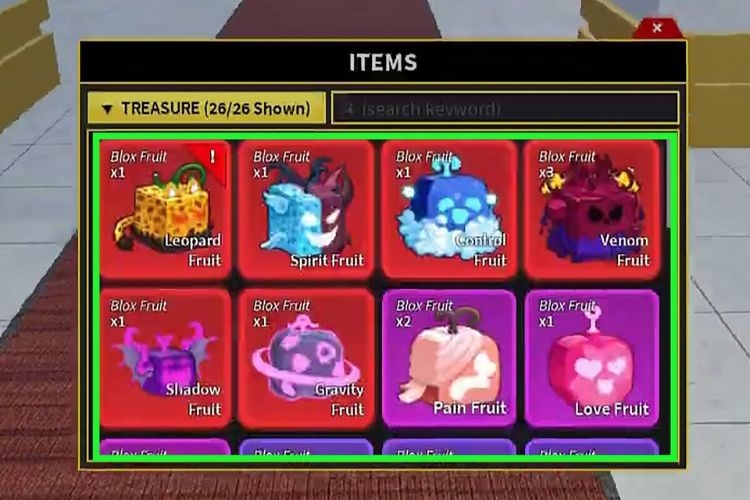Viewport: 750px width, 500px height.
Task: Choose the Gravity Fruit item
Action: [x=307, y=358]
